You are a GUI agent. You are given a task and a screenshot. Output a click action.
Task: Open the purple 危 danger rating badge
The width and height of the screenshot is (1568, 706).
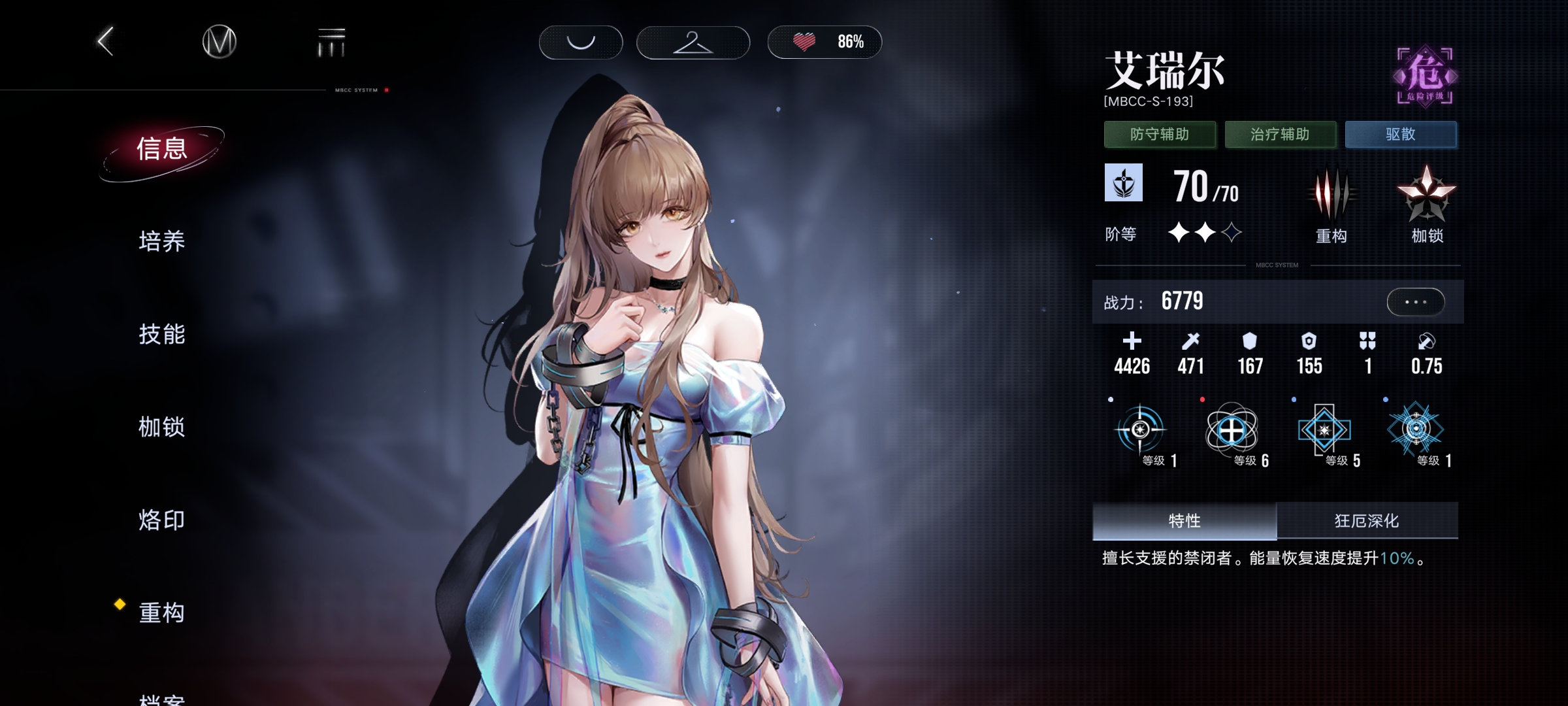tap(1425, 76)
